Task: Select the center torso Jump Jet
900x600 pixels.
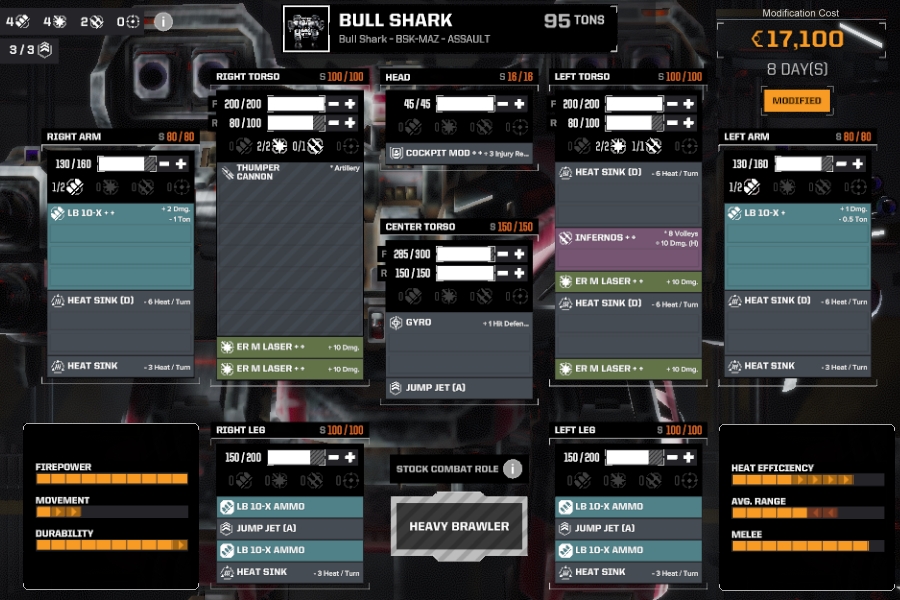Action: click(x=457, y=388)
